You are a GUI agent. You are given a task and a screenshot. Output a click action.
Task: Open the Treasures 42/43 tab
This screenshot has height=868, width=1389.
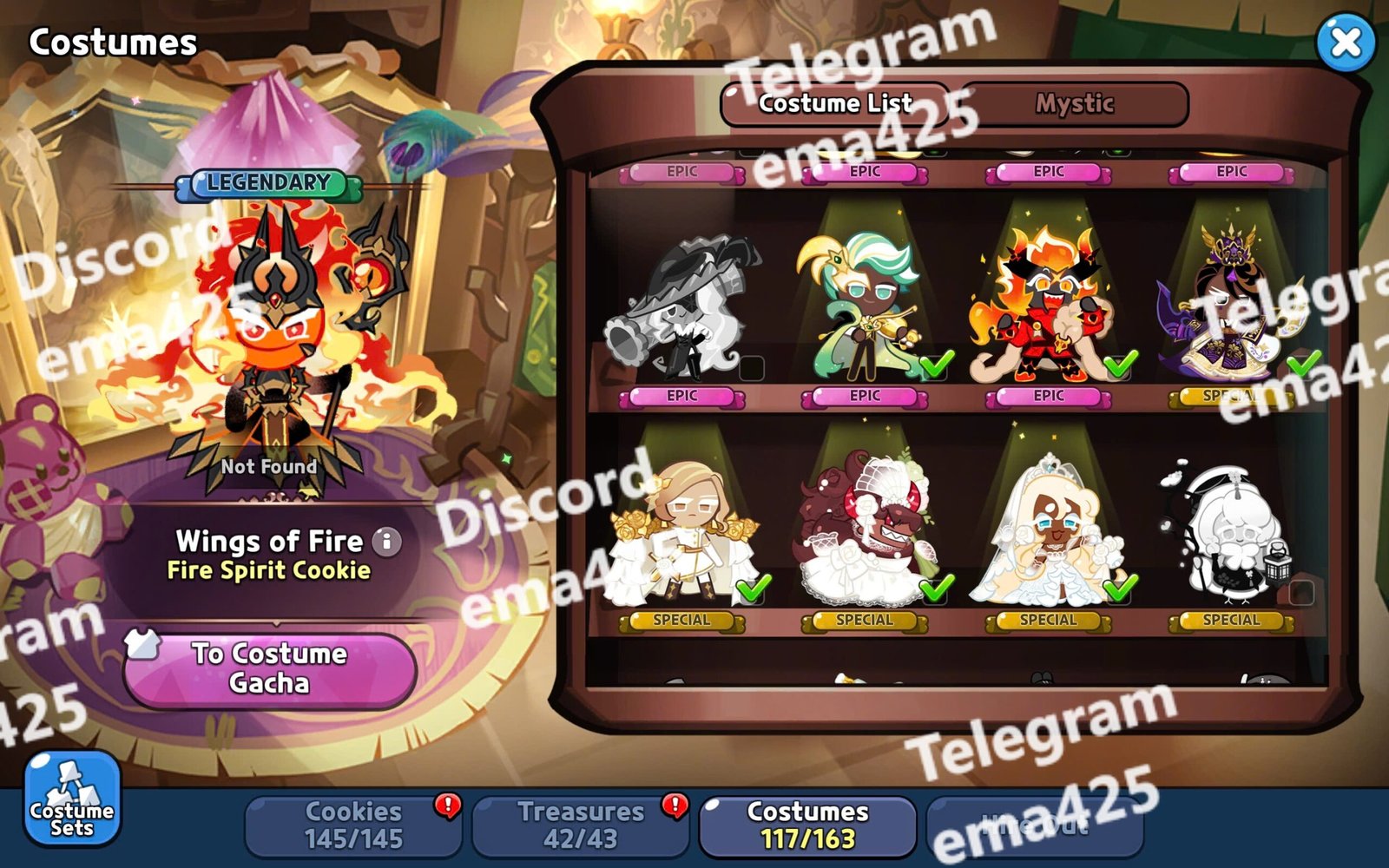581,825
